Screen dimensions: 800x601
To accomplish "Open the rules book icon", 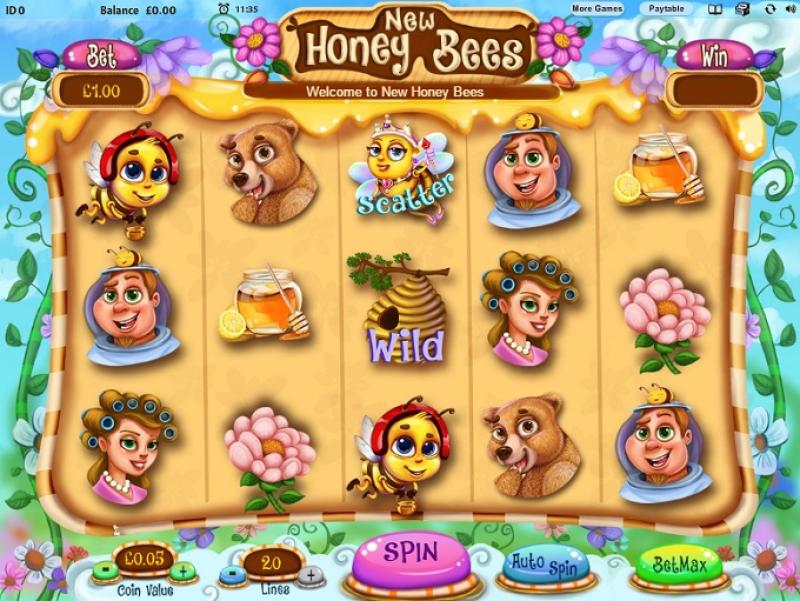I will [715, 9].
